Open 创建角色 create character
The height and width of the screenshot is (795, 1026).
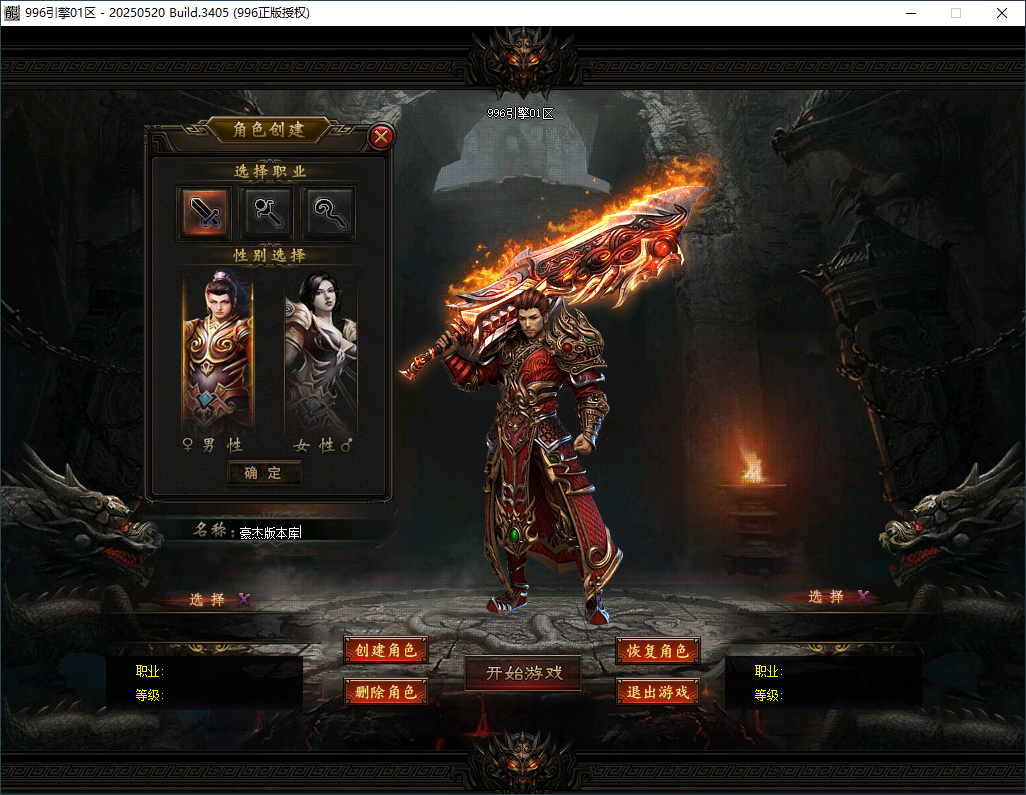pos(386,650)
